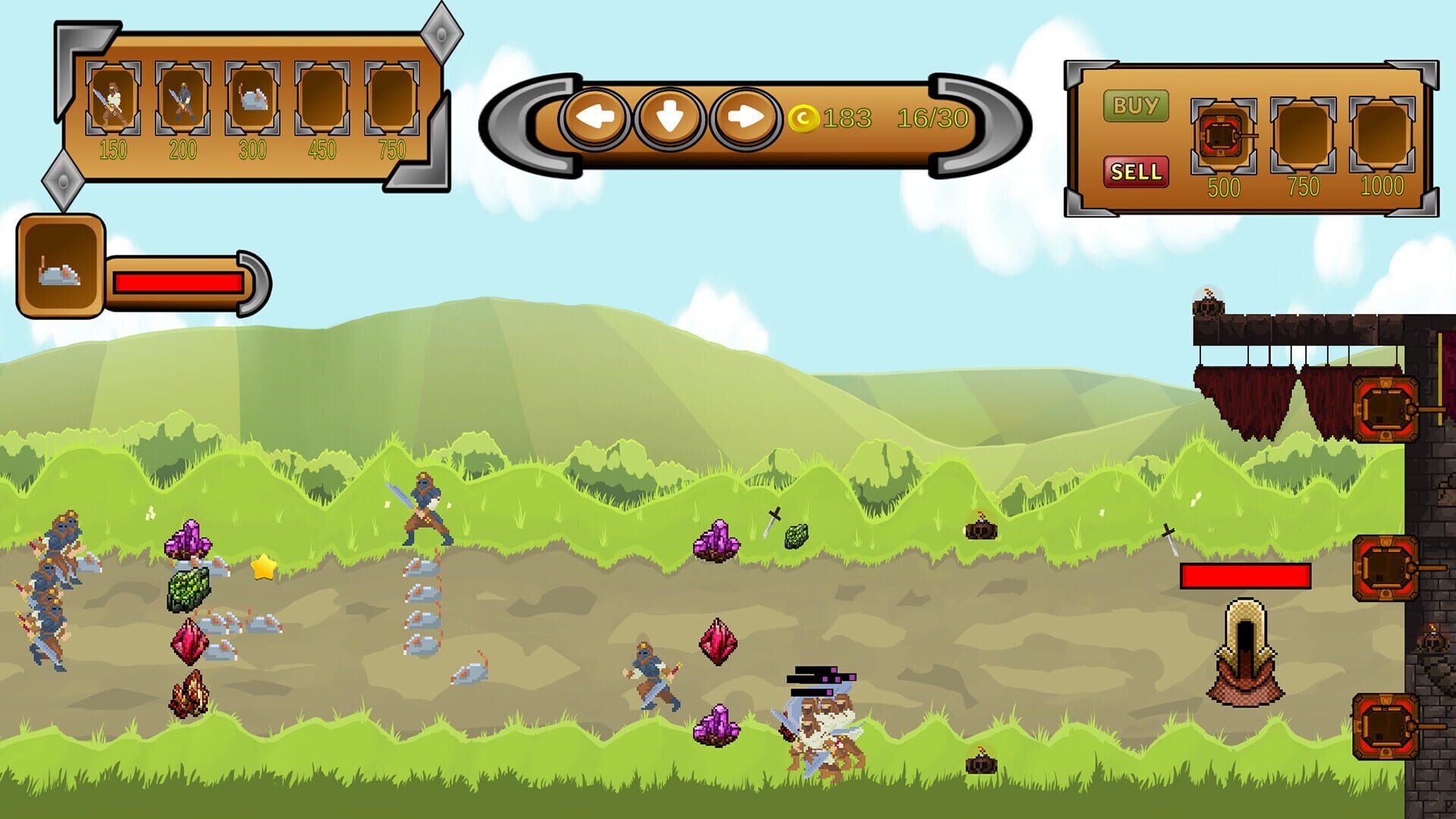Expand the 16/30 unit capacity display

(931, 116)
